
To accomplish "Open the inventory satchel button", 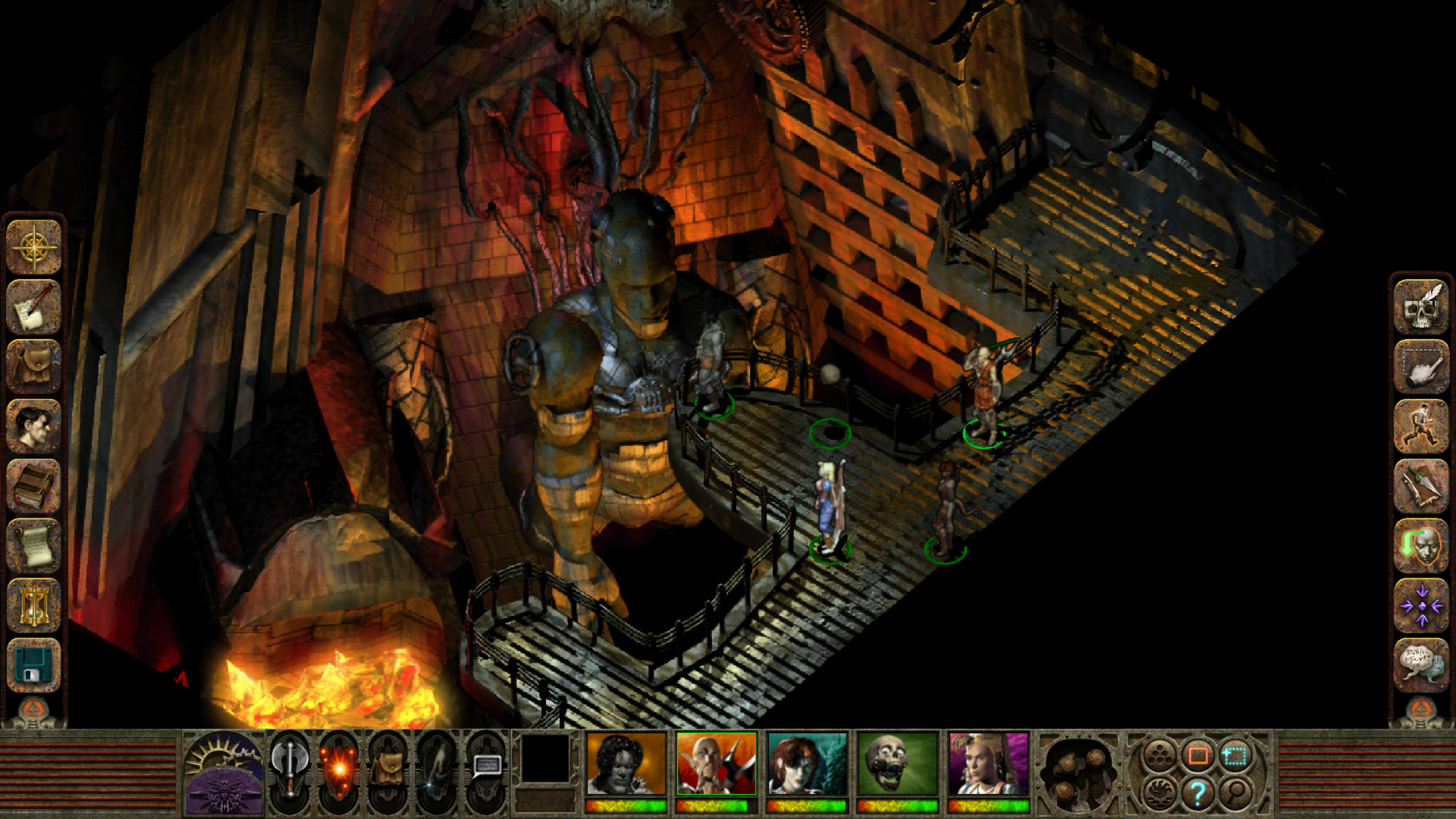I will [x=33, y=367].
